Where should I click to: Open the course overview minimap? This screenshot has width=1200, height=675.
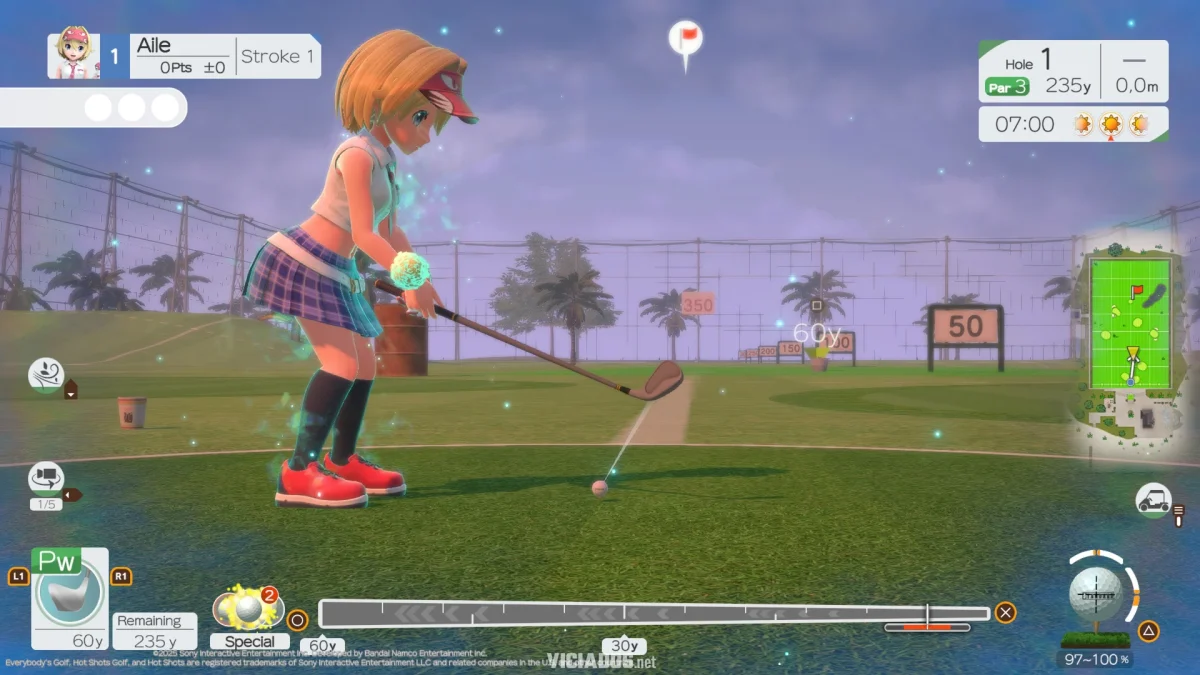(1131, 321)
